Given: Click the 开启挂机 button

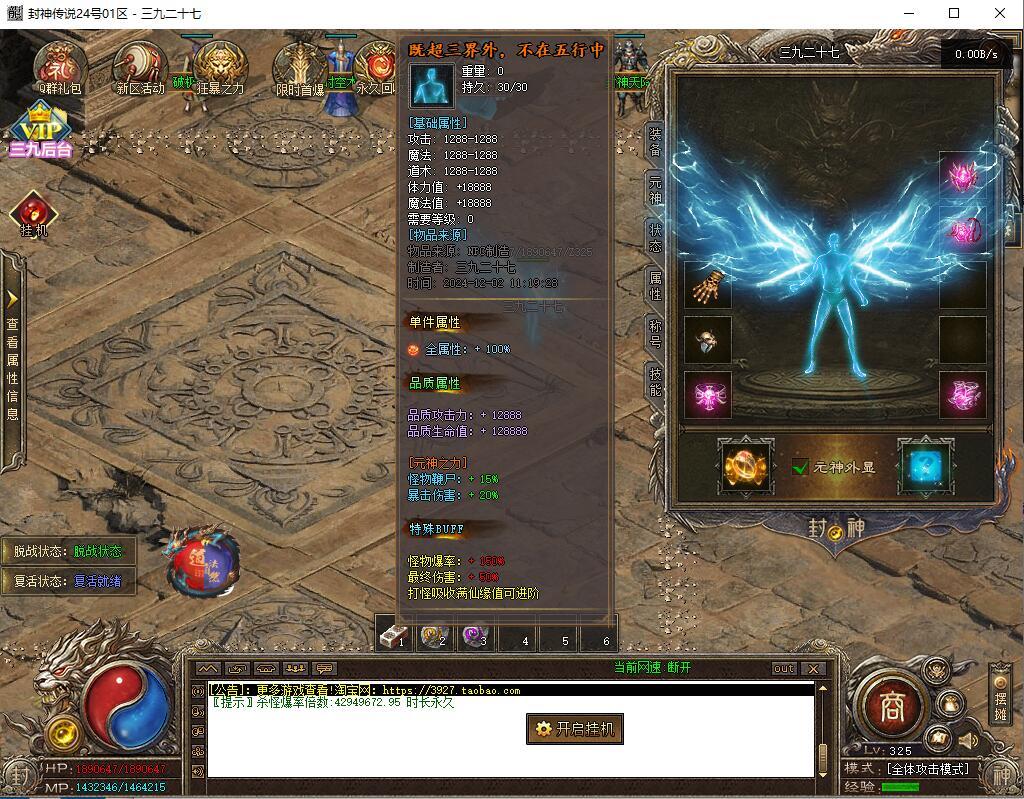Looking at the screenshot, I should tap(575, 729).
